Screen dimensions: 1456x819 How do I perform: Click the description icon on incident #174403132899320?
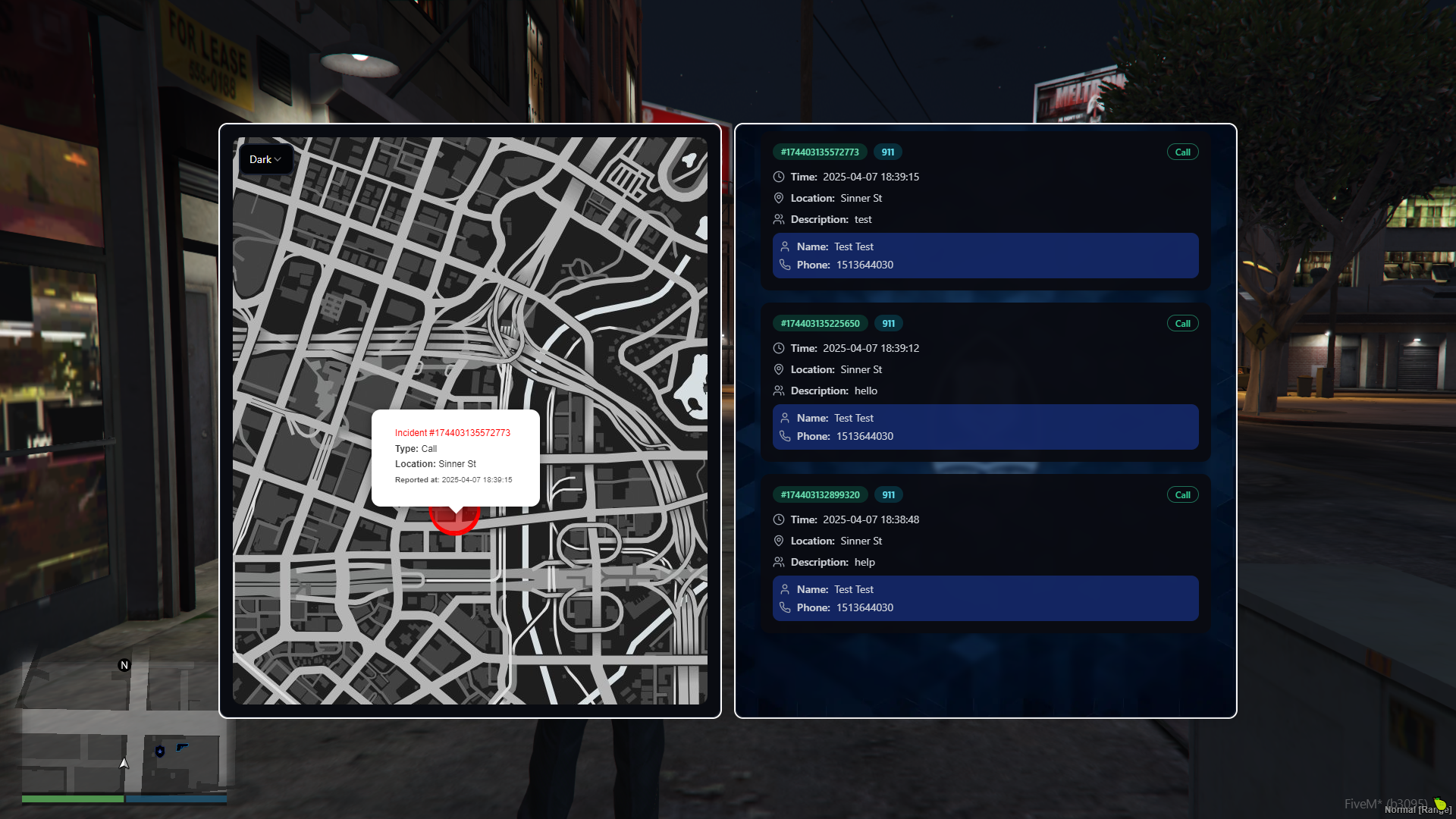779,562
